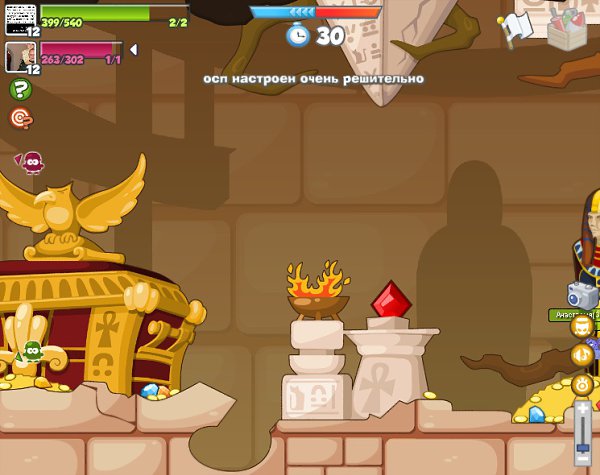Click the white arrow beside pink health bar
This screenshot has height=475, width=600.
[134, 49]
